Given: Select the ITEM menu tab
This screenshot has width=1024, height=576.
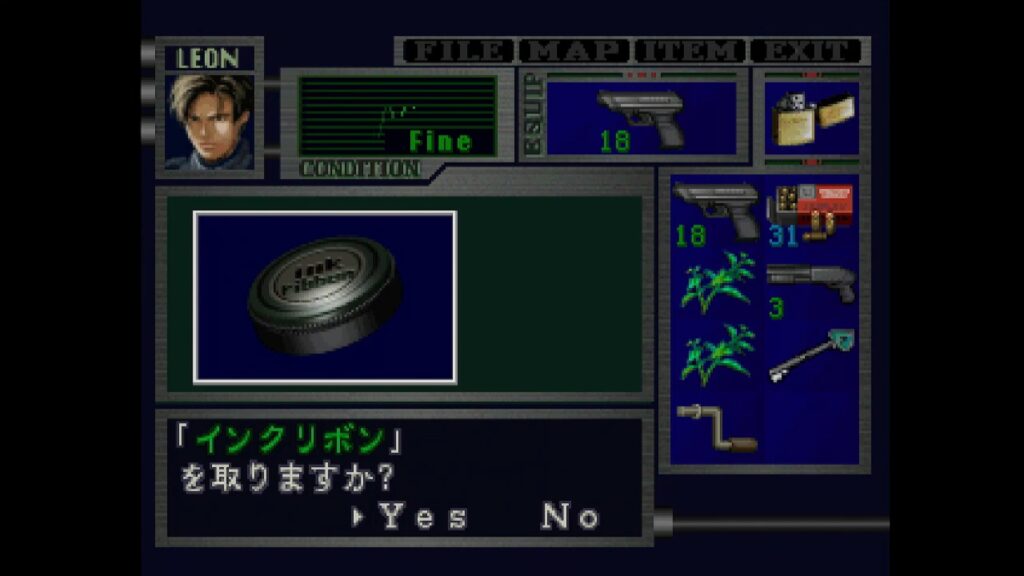Looking at the screenshot, I should coord(691,51).
